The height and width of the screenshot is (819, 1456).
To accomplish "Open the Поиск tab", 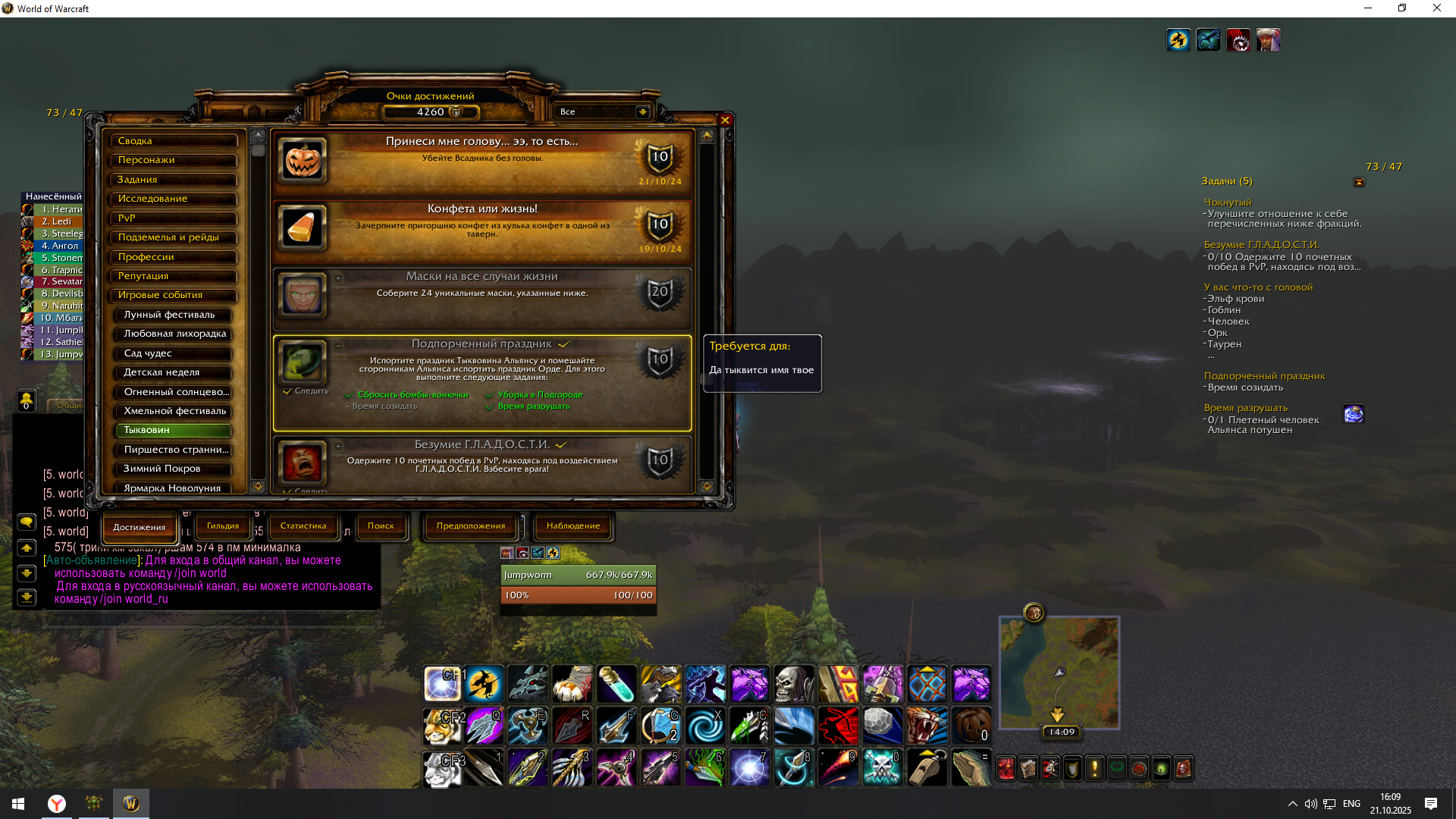I will coord(381,526).
